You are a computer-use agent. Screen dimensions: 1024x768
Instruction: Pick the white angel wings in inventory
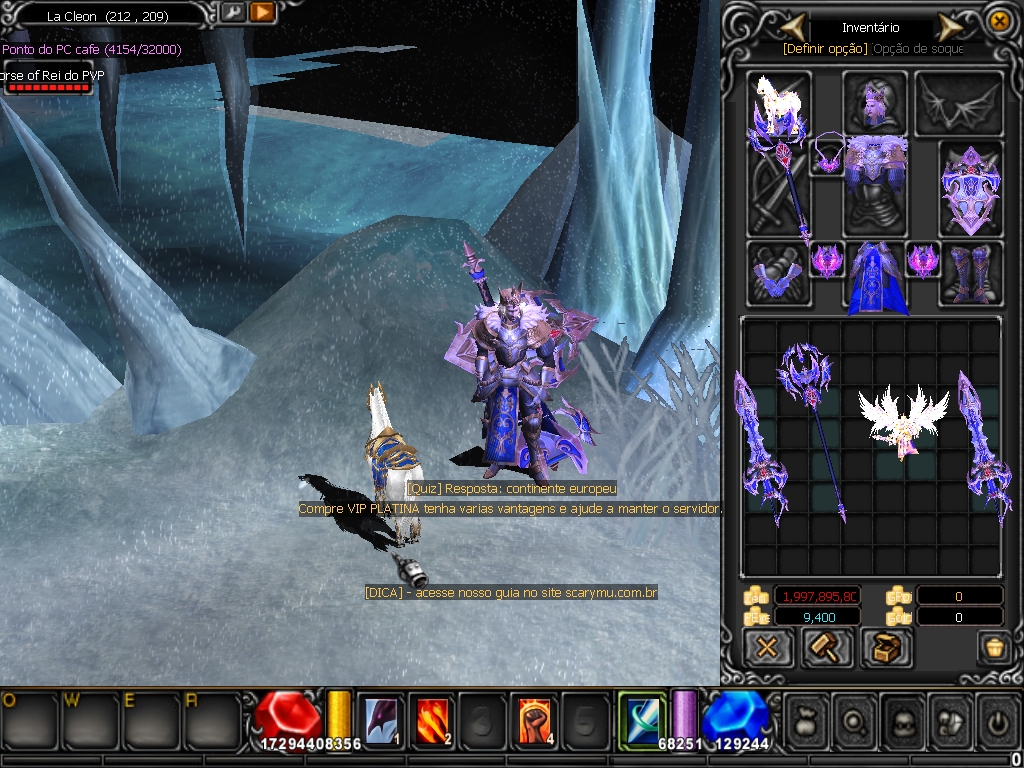tap(903, 420)
